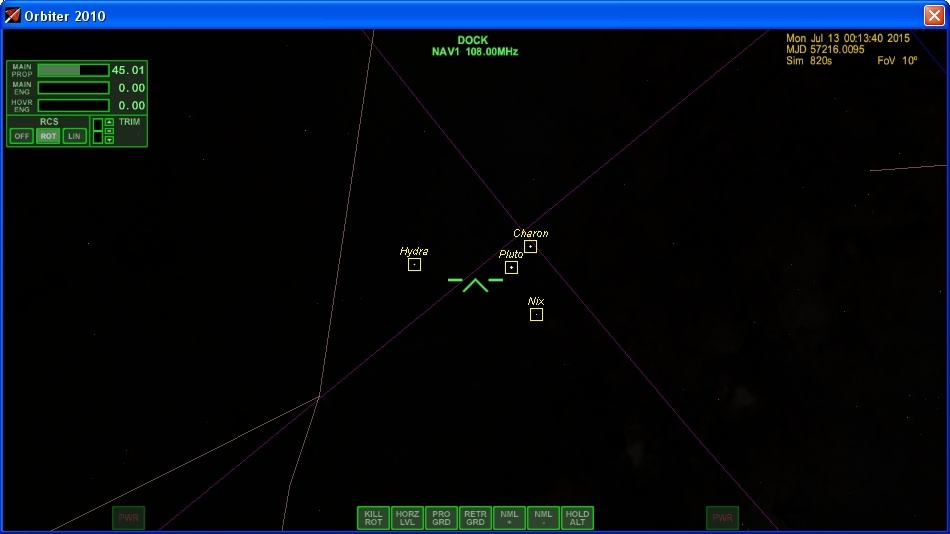950x534 pixels.
Task: Click the right PWR button
Action: pyautogui.click(x=722, y=518)
